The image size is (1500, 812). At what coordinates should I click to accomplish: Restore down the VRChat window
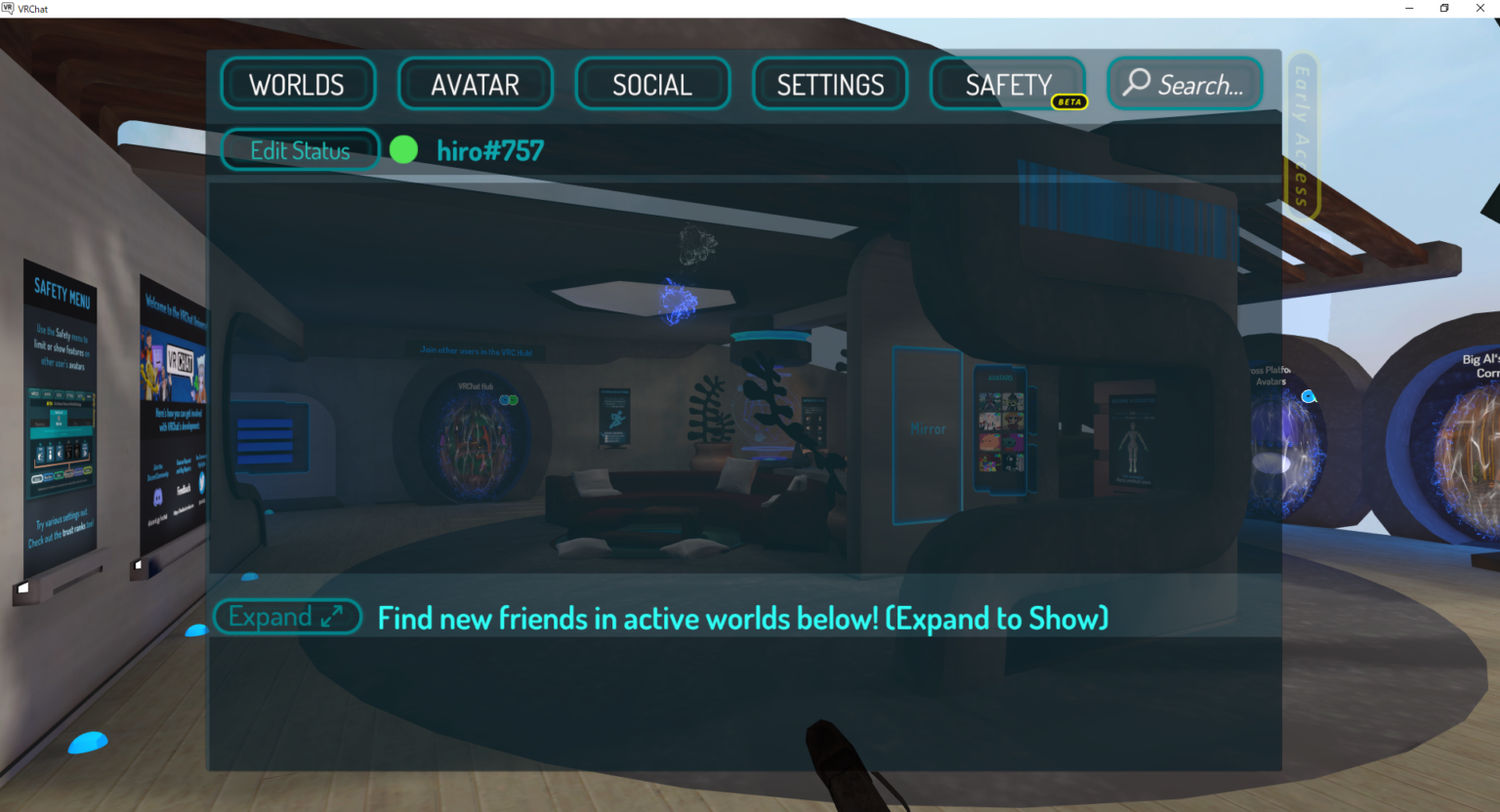(x=1444, y=8)
